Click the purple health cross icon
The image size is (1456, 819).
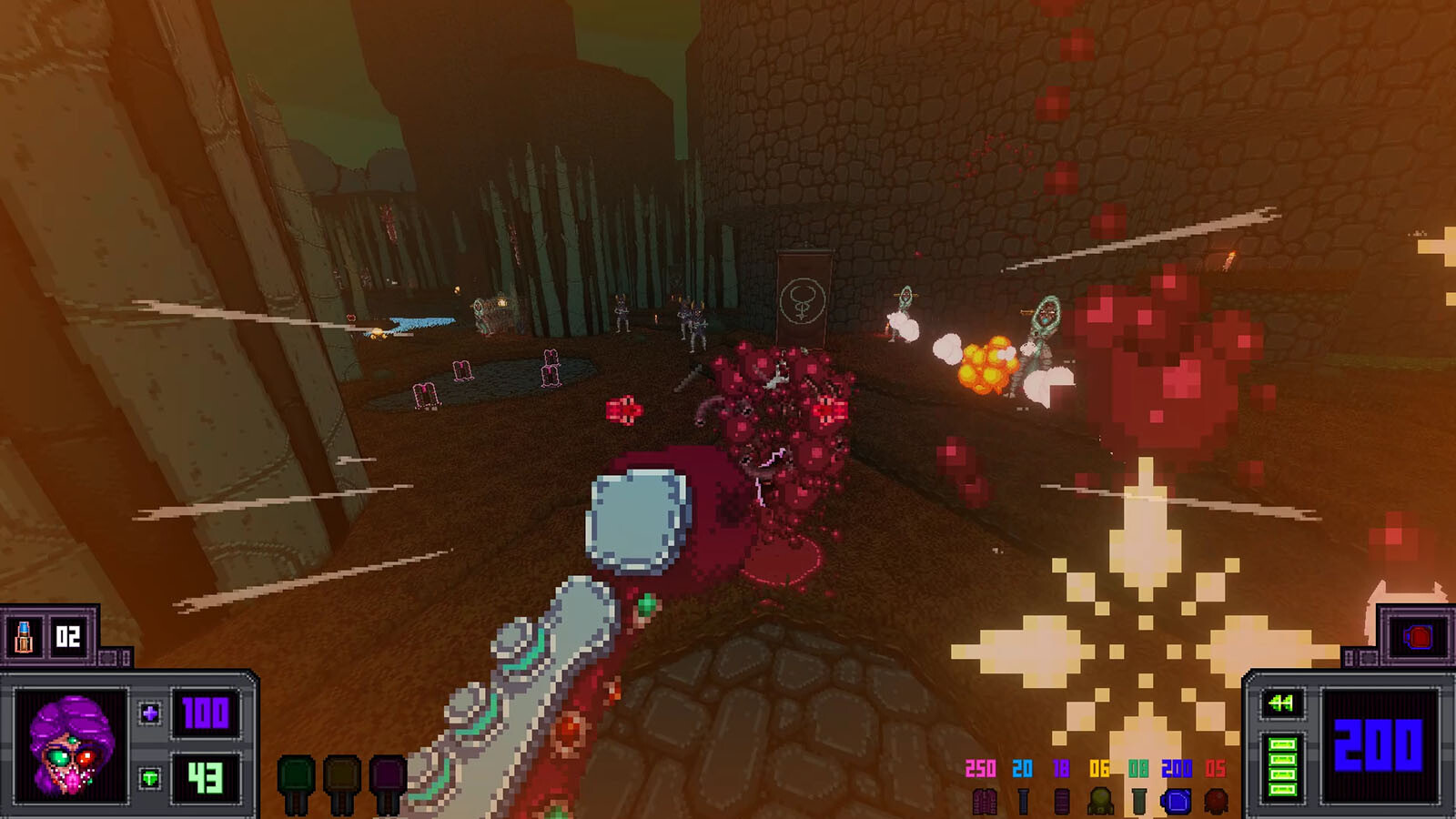pyautogui.click(x=150, y=713)
